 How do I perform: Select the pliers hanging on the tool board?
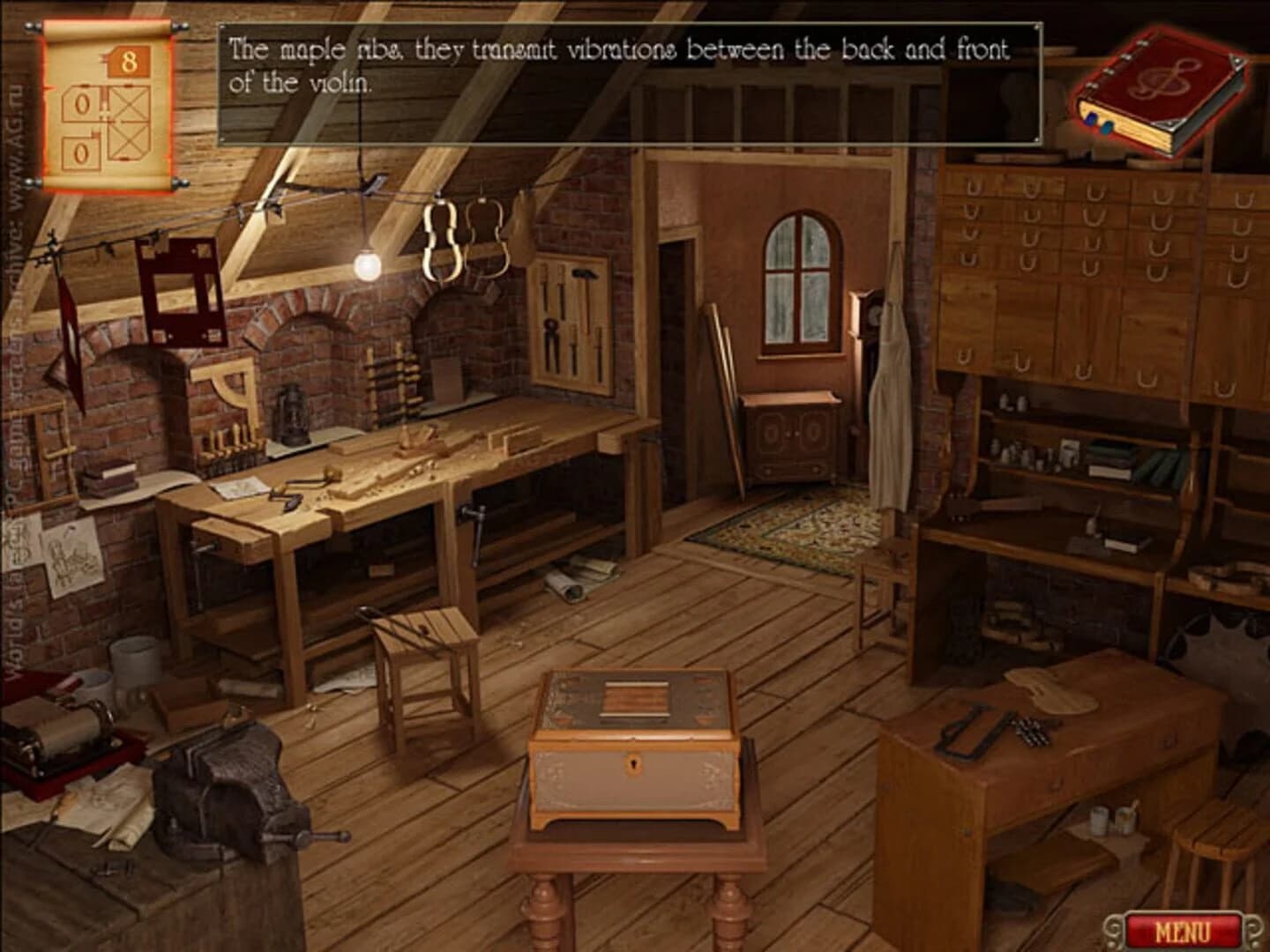551,335
